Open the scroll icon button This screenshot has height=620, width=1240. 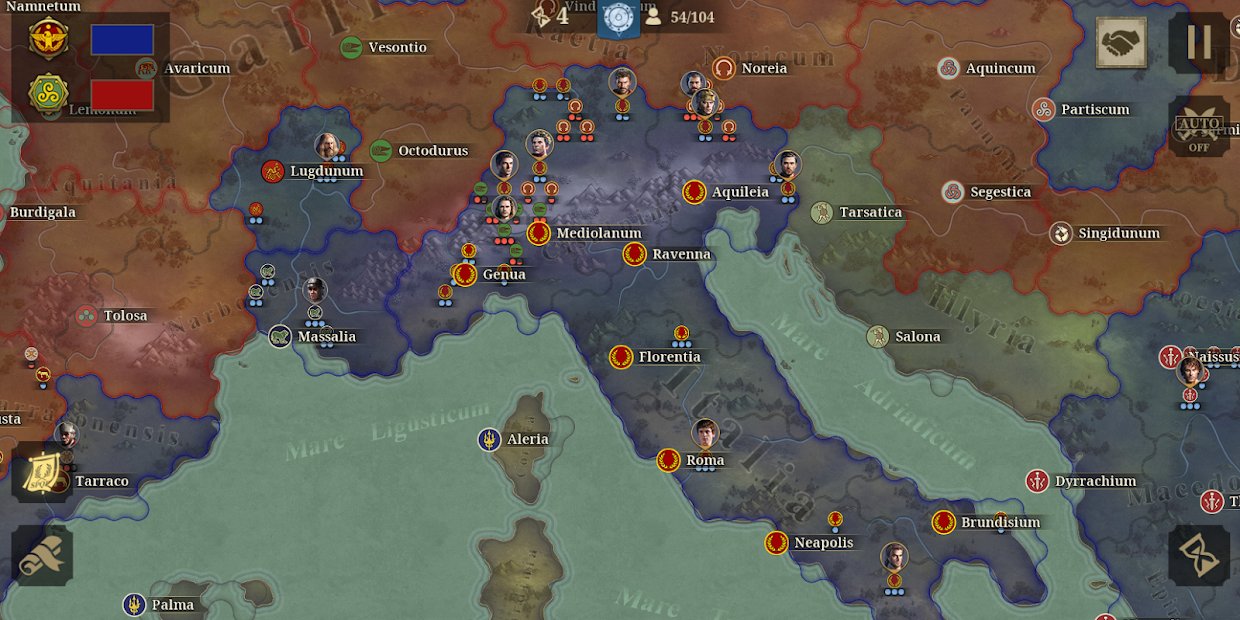[x=42, y=556]
